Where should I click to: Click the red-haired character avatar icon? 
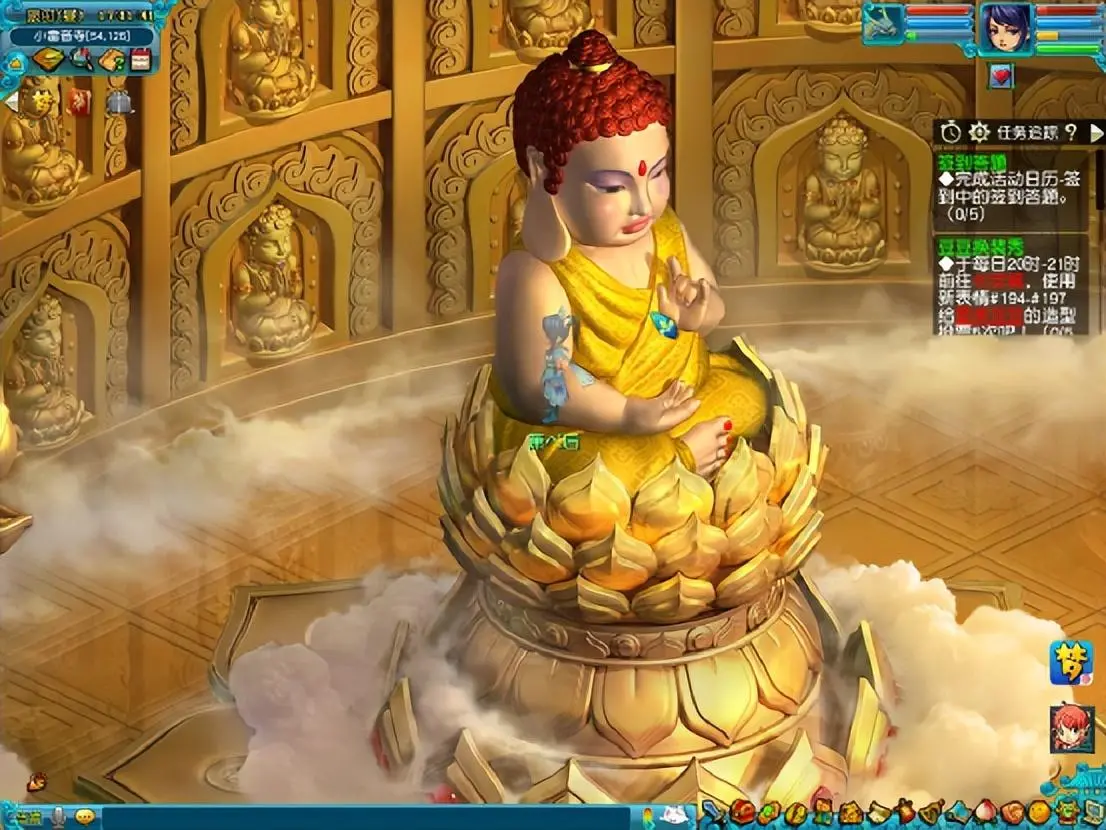click(1071, 728)
